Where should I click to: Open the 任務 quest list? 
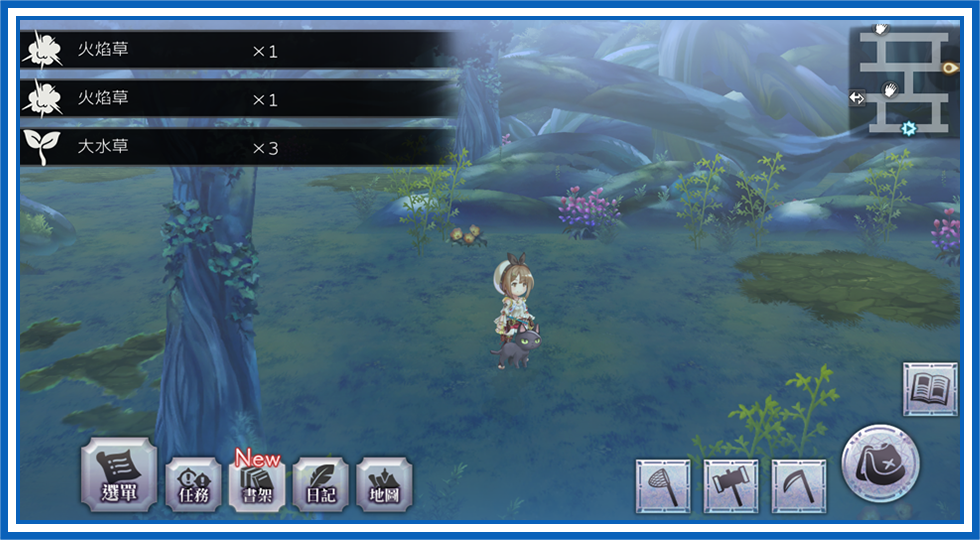point(193,485)
